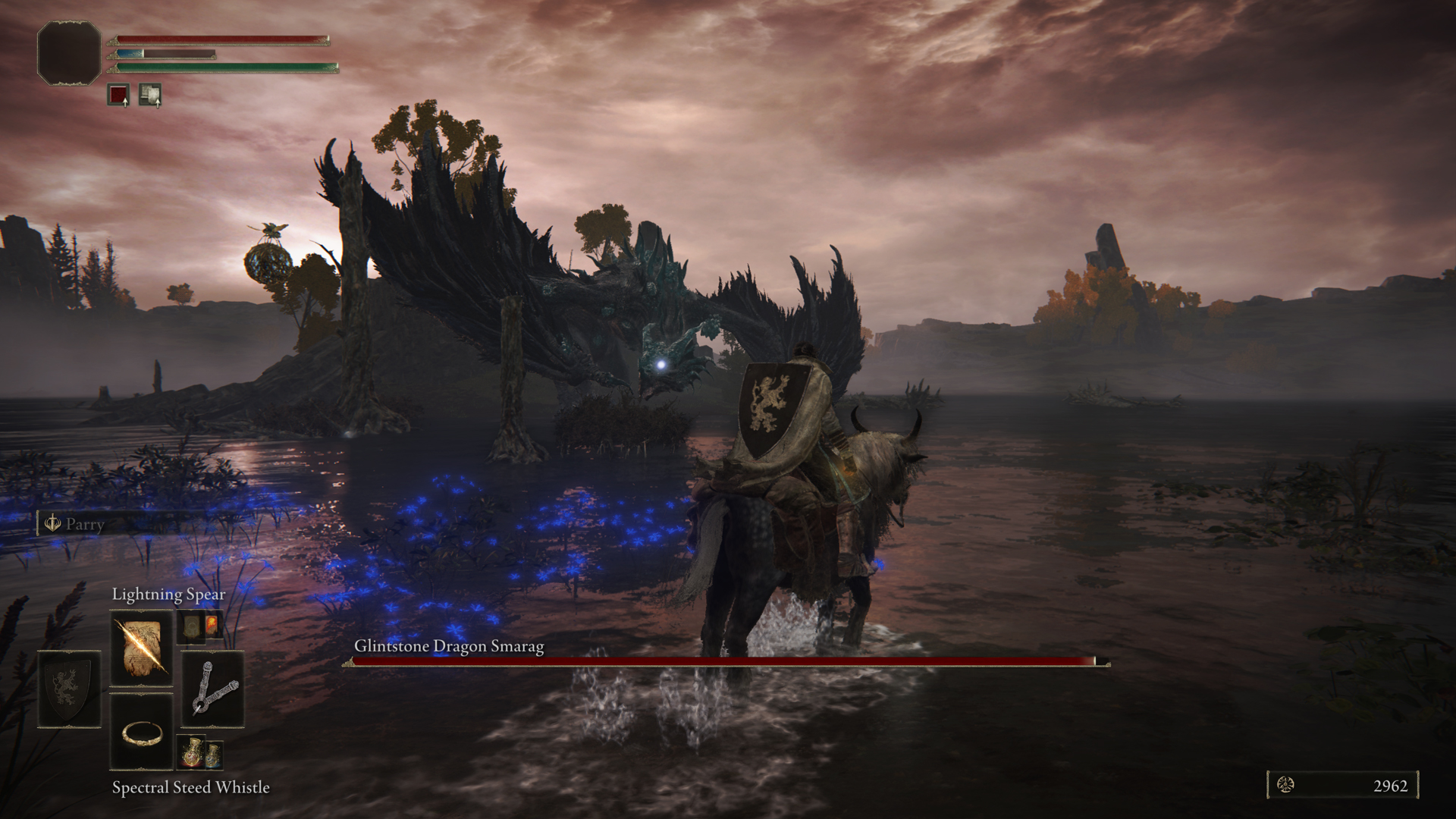Image resolution: width=1456 pixels, height=819 pixels.
Task: Click the grey equip-load boost status icon
Action: coord(150,95)
